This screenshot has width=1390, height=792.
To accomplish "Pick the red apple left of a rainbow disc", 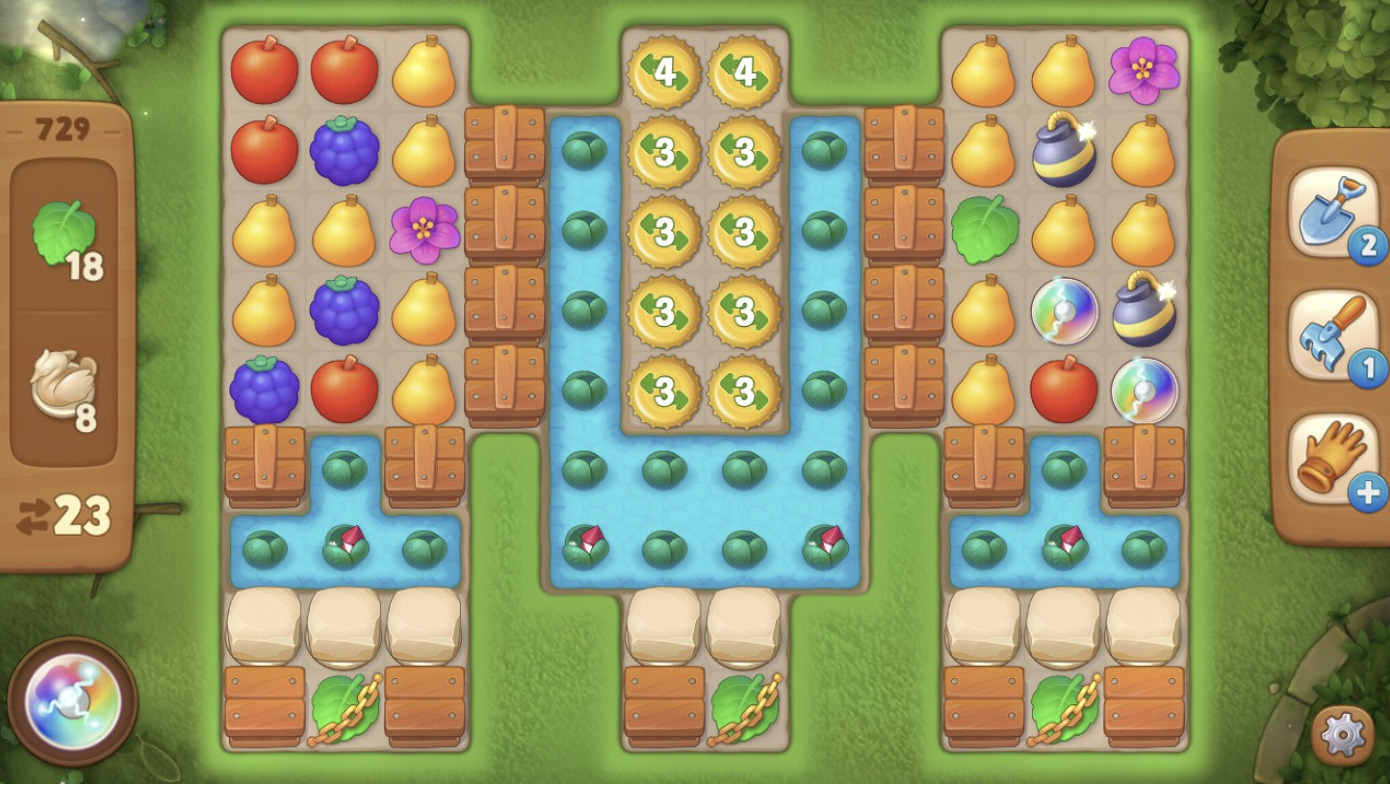I will coord(1064,389).
